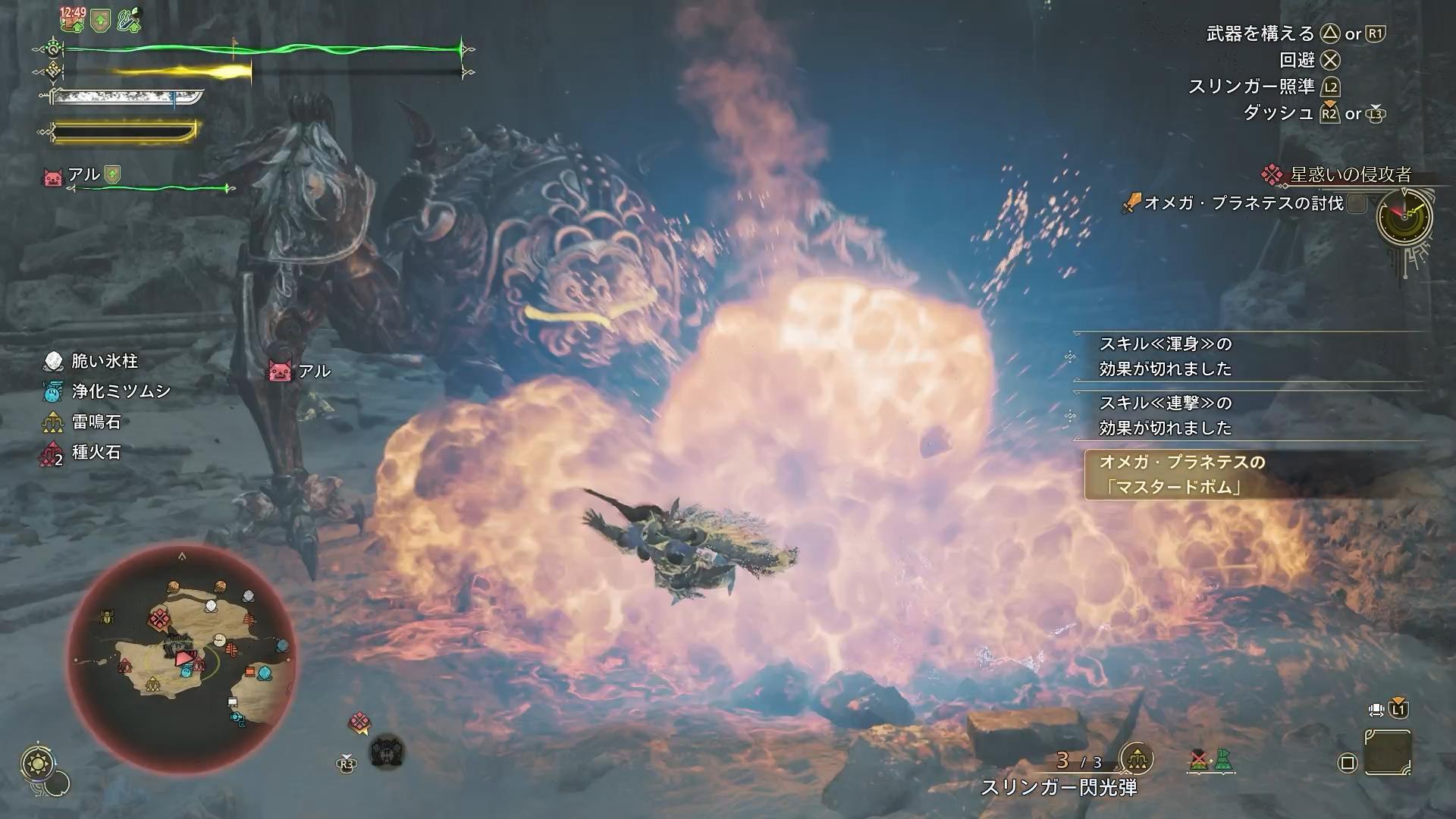Click the スキル≪連撃≫ expired message
This screenshot has width=1456, height=819.
tap(1166, 415)
